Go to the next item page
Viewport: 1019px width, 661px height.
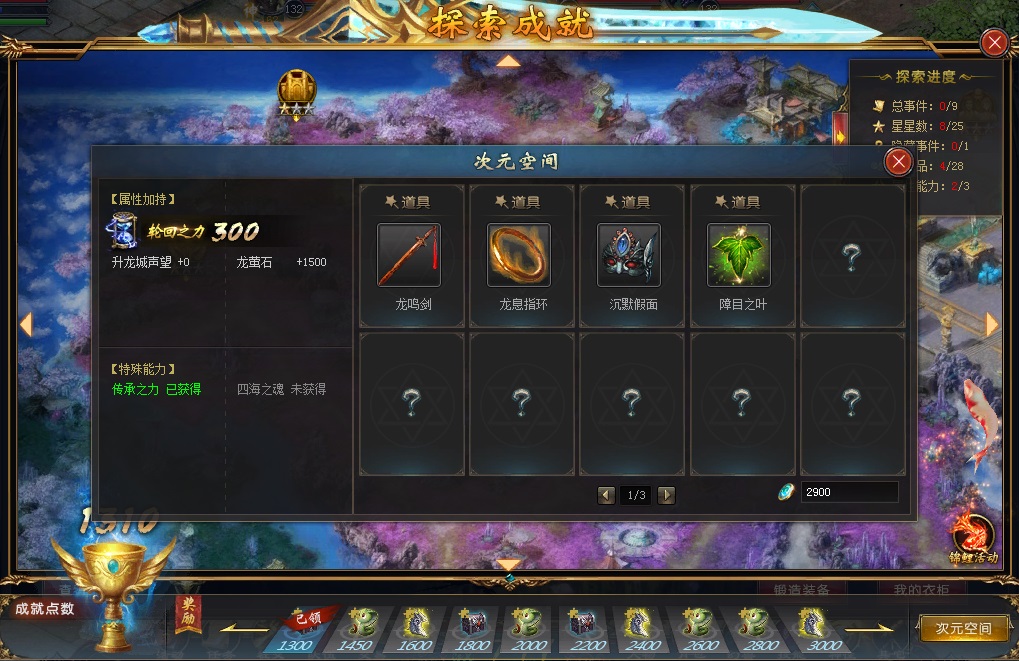(x=666, y=495)
